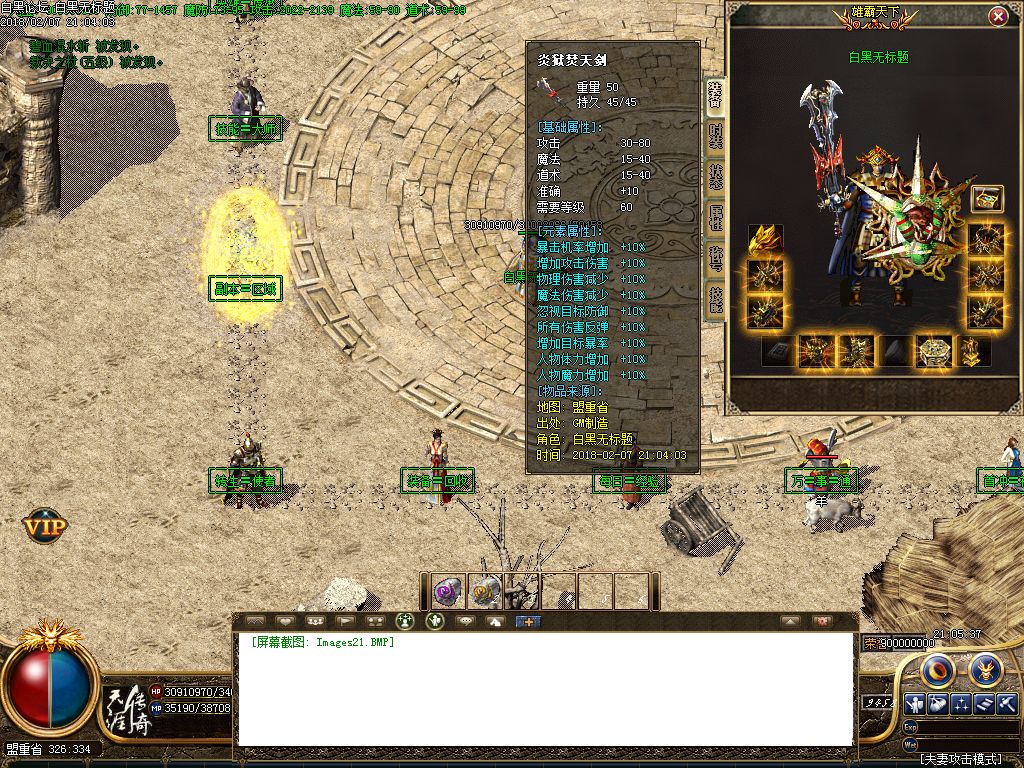Select the hexagonal golden box equipment slot
This screenshot has width=1024, height=768.
click(934, 351)
